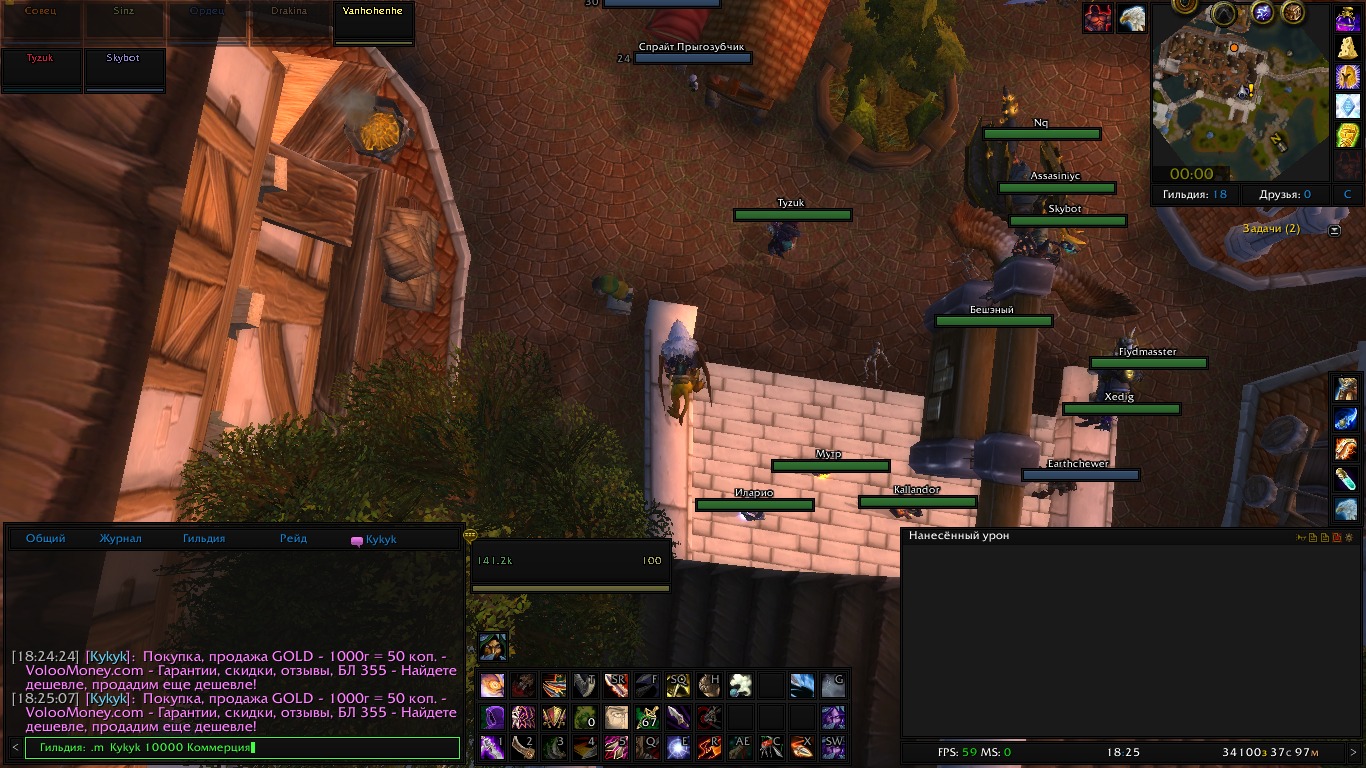Use the ability with the SQ keybind

tap(678, 686)
